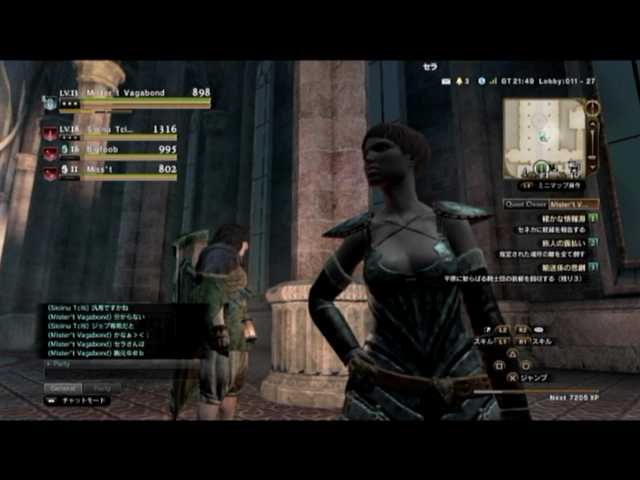This screenshot has width=640, height=480.
Task: Open the mail envelope icon
Action: tap(446, 80)
